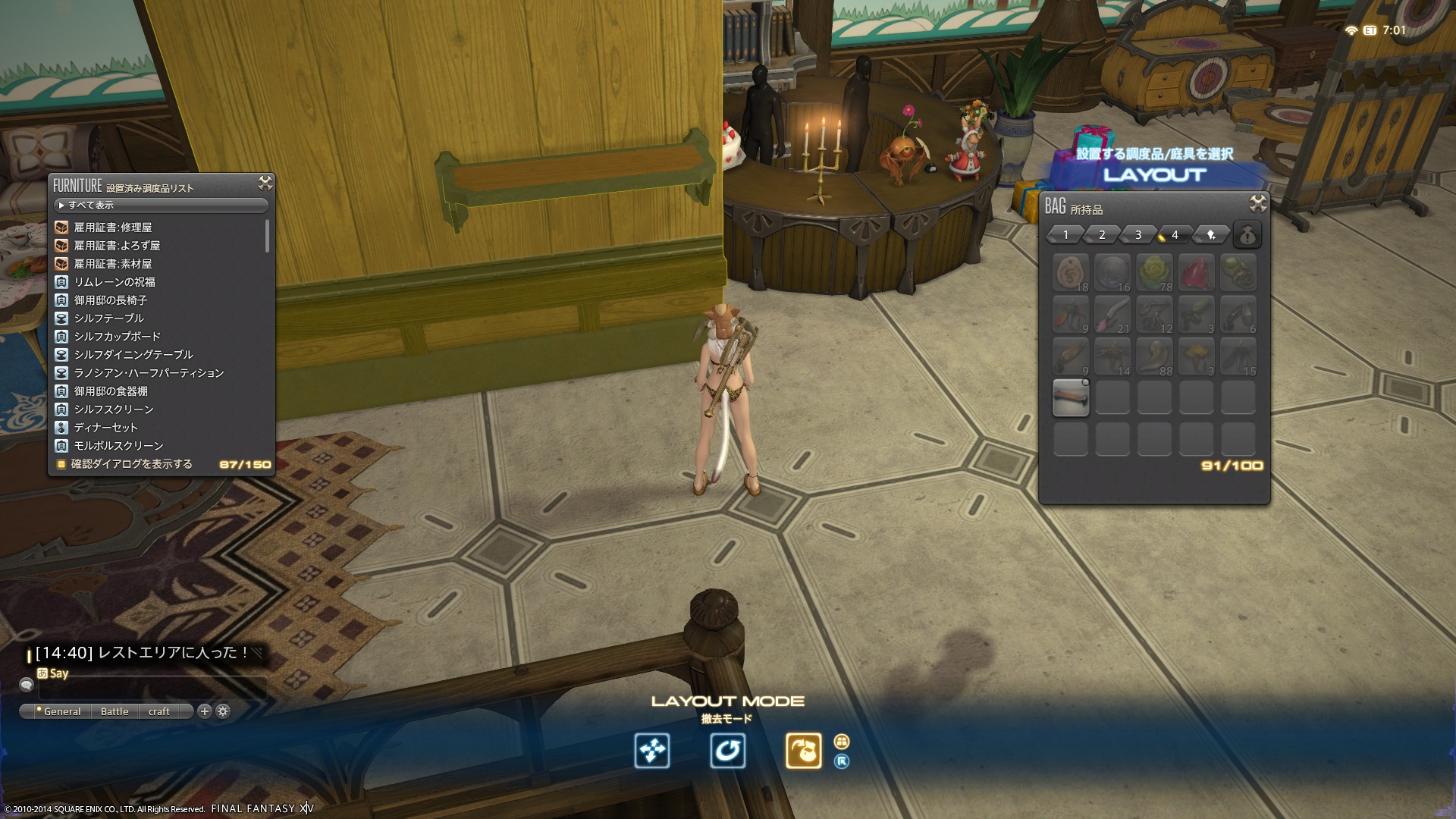
Task: Open bag tab 2
Action: click(x=1102, y=235)
